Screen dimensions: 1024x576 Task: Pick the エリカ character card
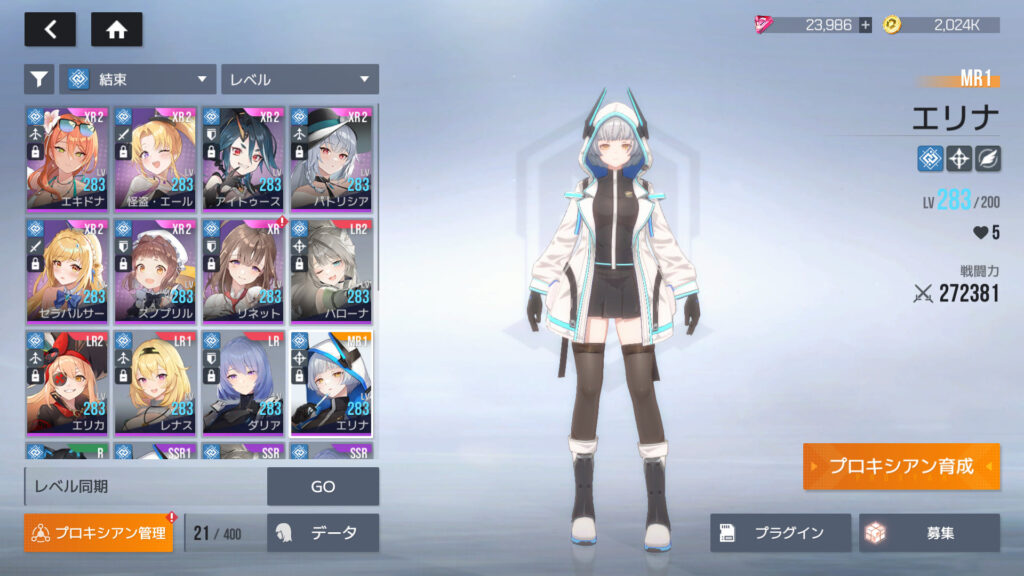(x=68, y=382)
